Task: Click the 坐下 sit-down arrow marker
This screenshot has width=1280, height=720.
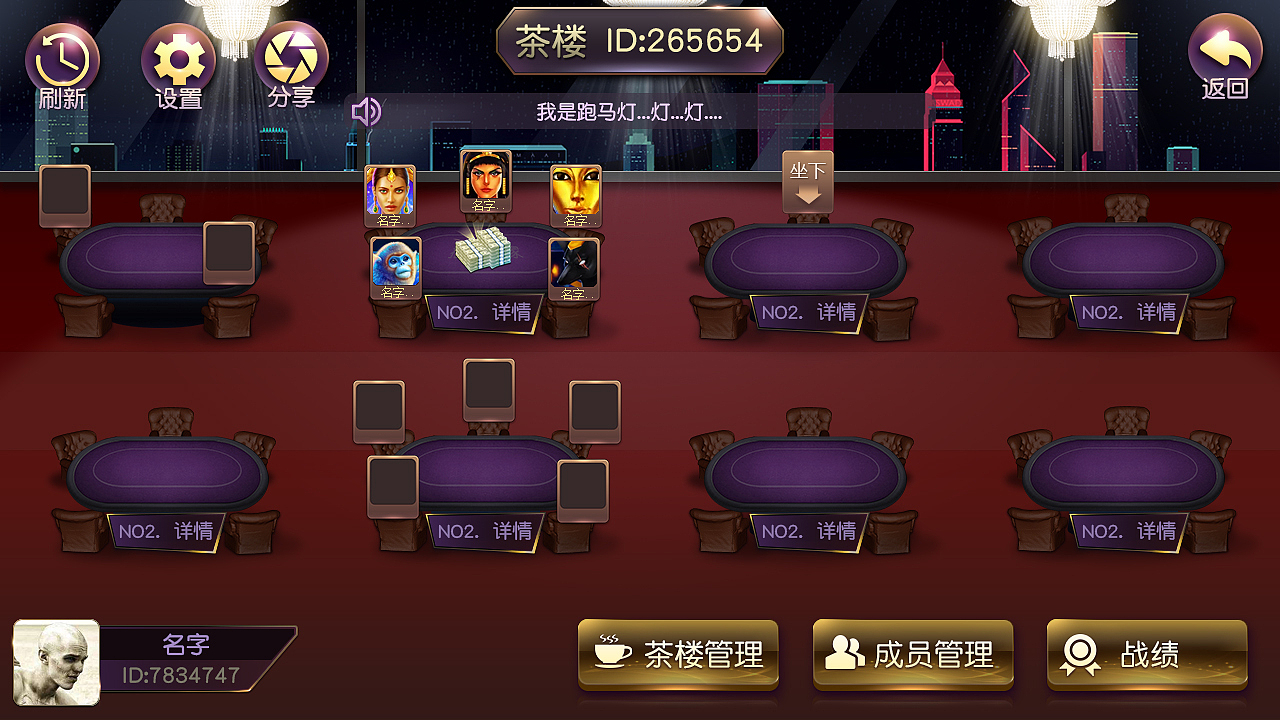Action: 806,183
